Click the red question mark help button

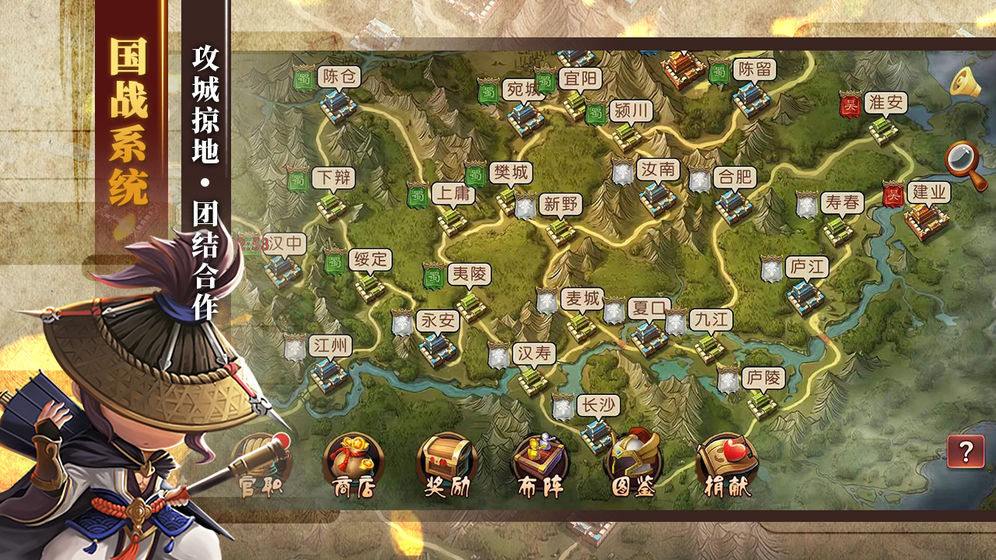click(x=965, y=452)
